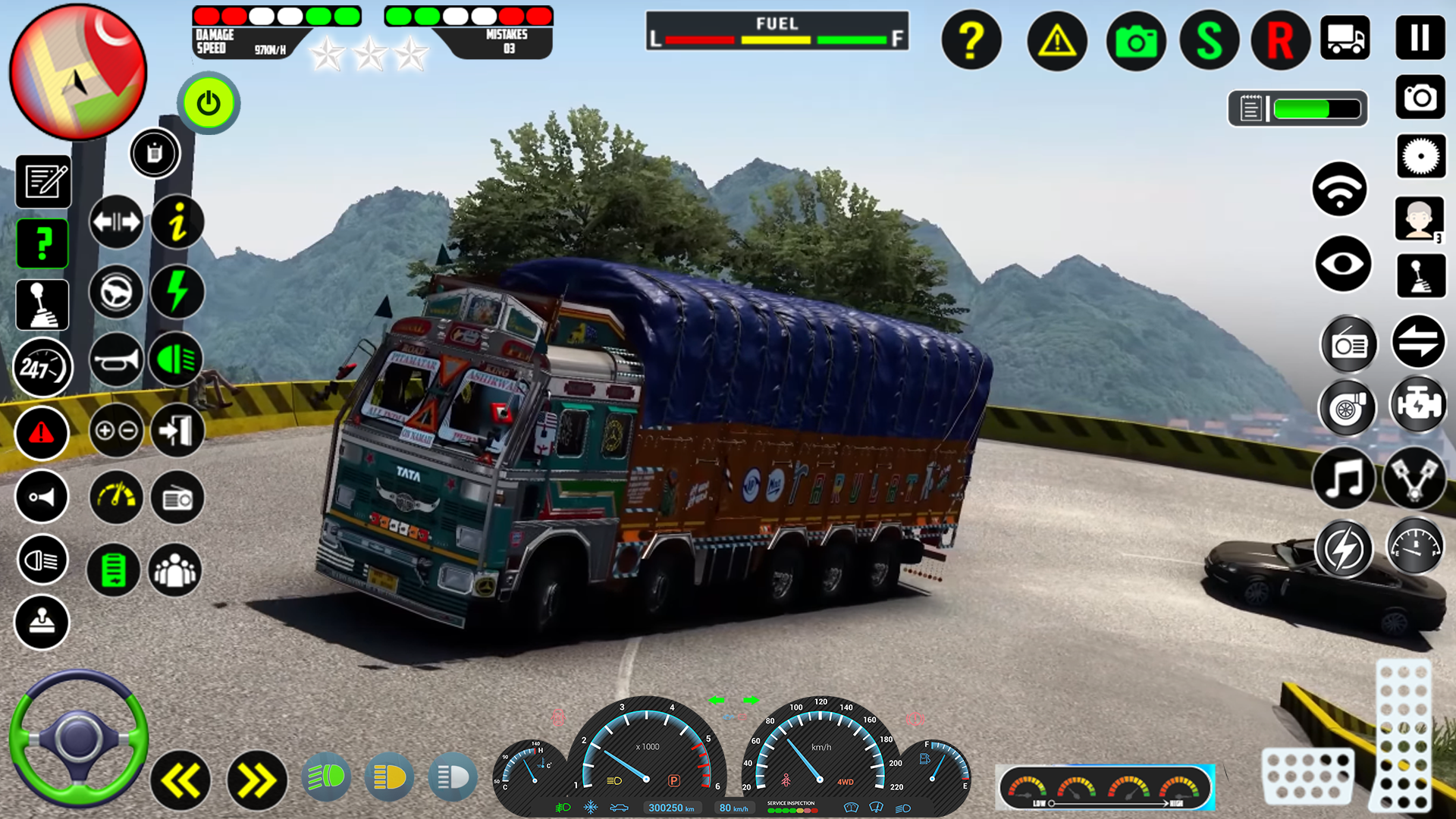Toggle the eye camera view mode
The height and width of the screenshot is (819, 1456).
[1342, 265]
